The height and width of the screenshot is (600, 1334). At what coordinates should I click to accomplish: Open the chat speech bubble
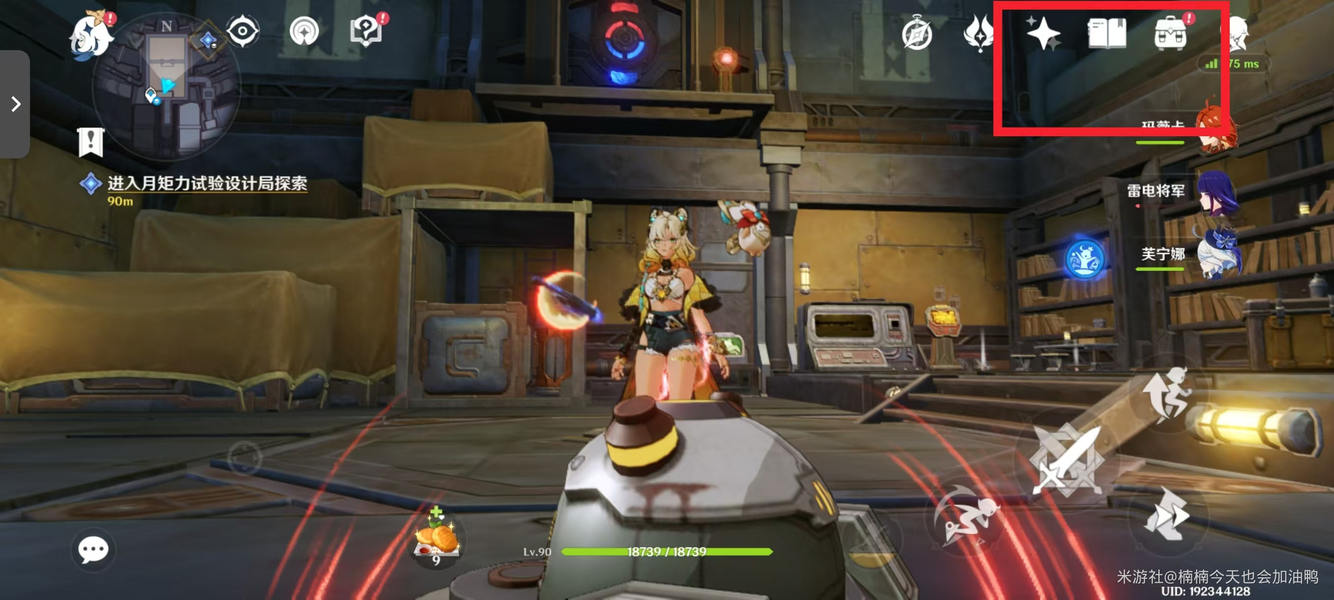94,549
